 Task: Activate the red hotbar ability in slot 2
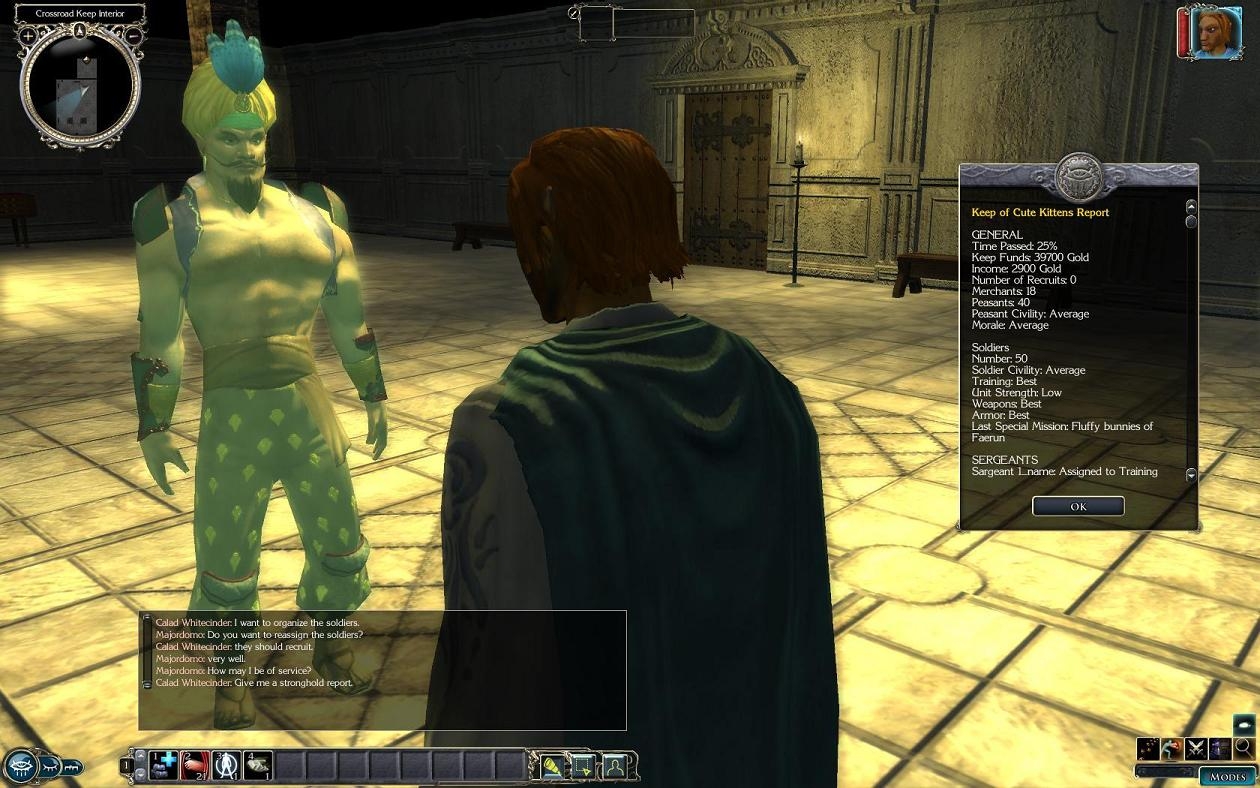195,766
